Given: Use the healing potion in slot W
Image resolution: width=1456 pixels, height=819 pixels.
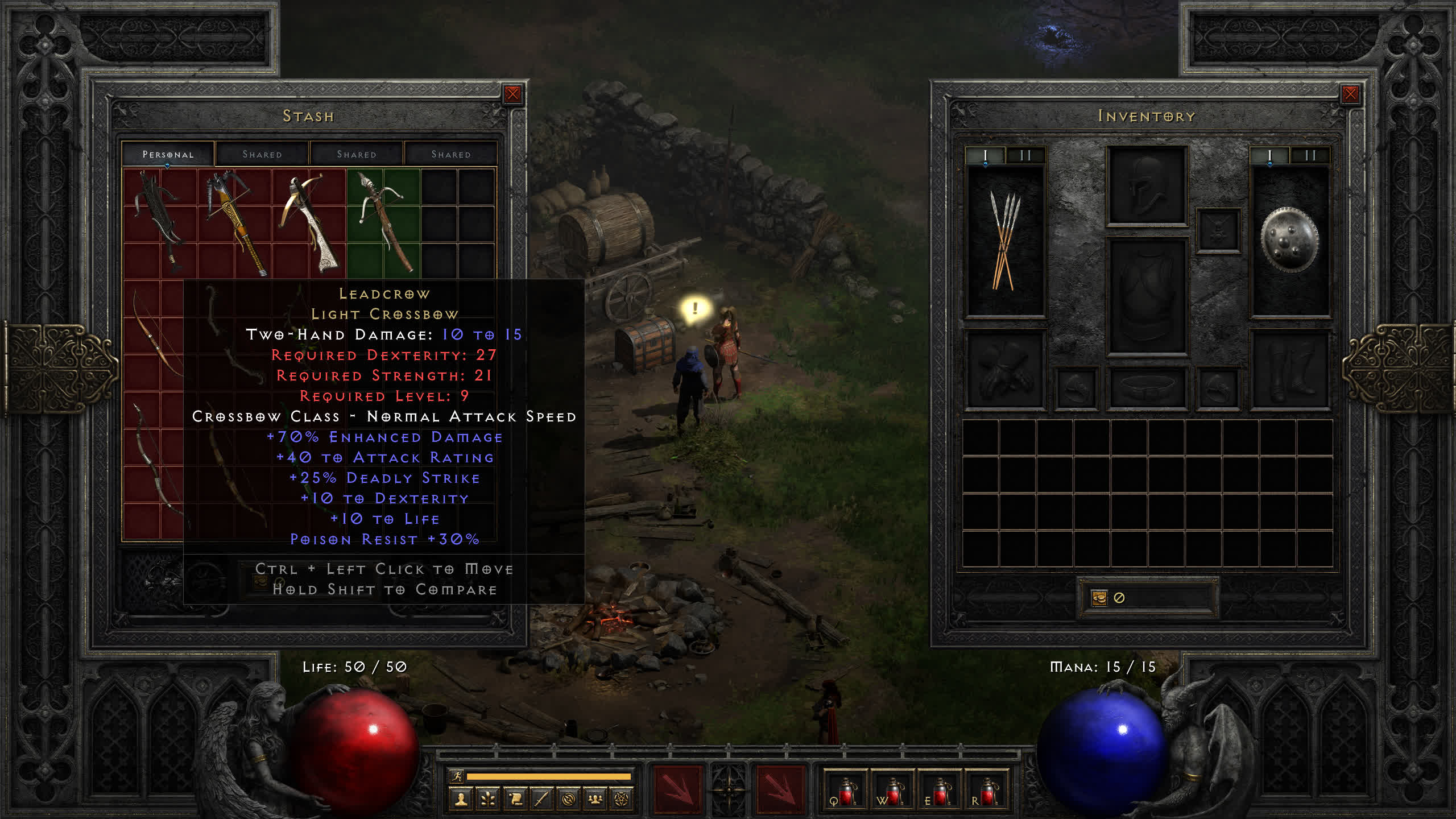Looking at the screenshot, I should click(x=893, y=791).
